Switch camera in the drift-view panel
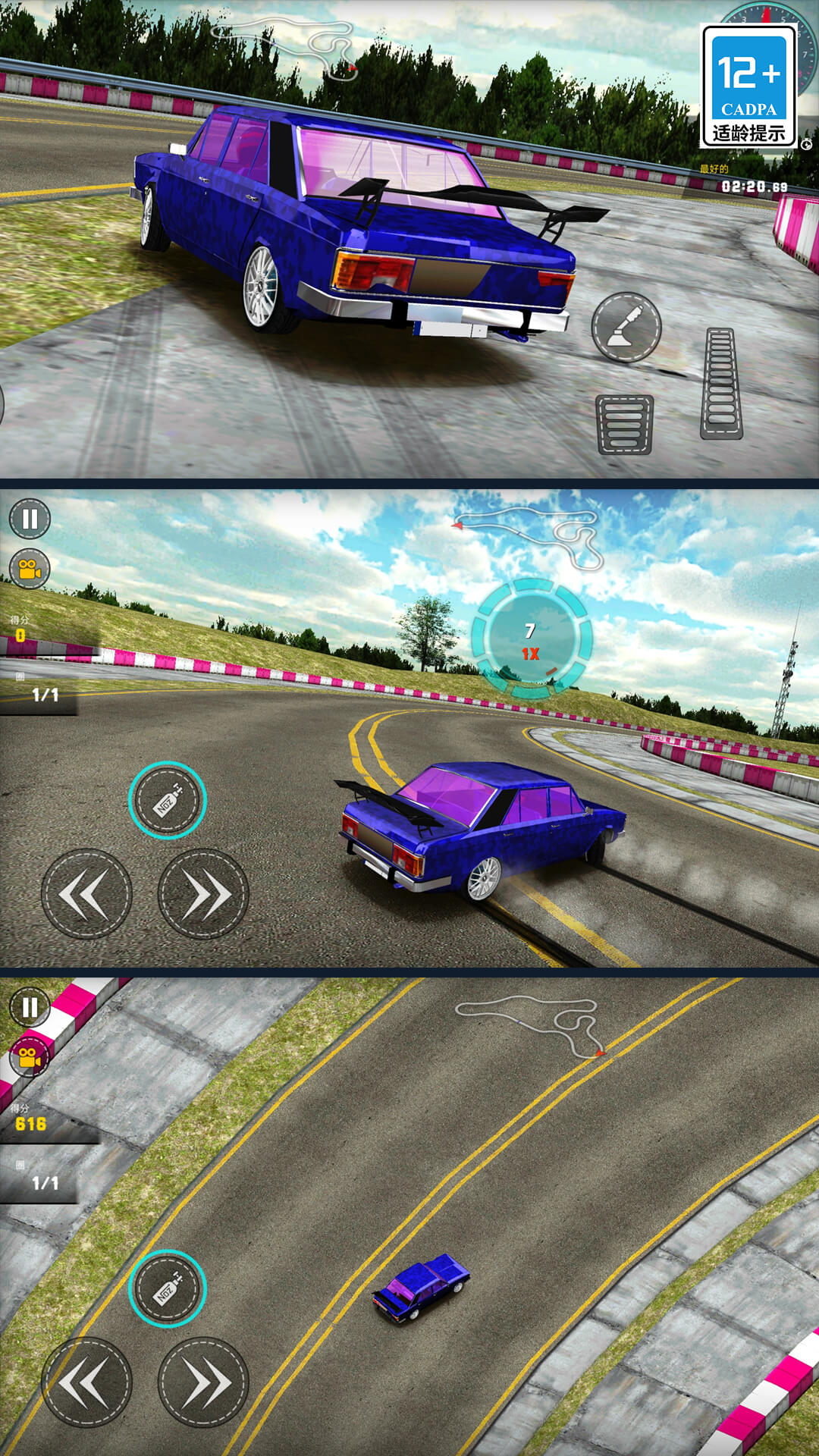The height and width of the screenshot is (1456, 819). click(30, 569)
